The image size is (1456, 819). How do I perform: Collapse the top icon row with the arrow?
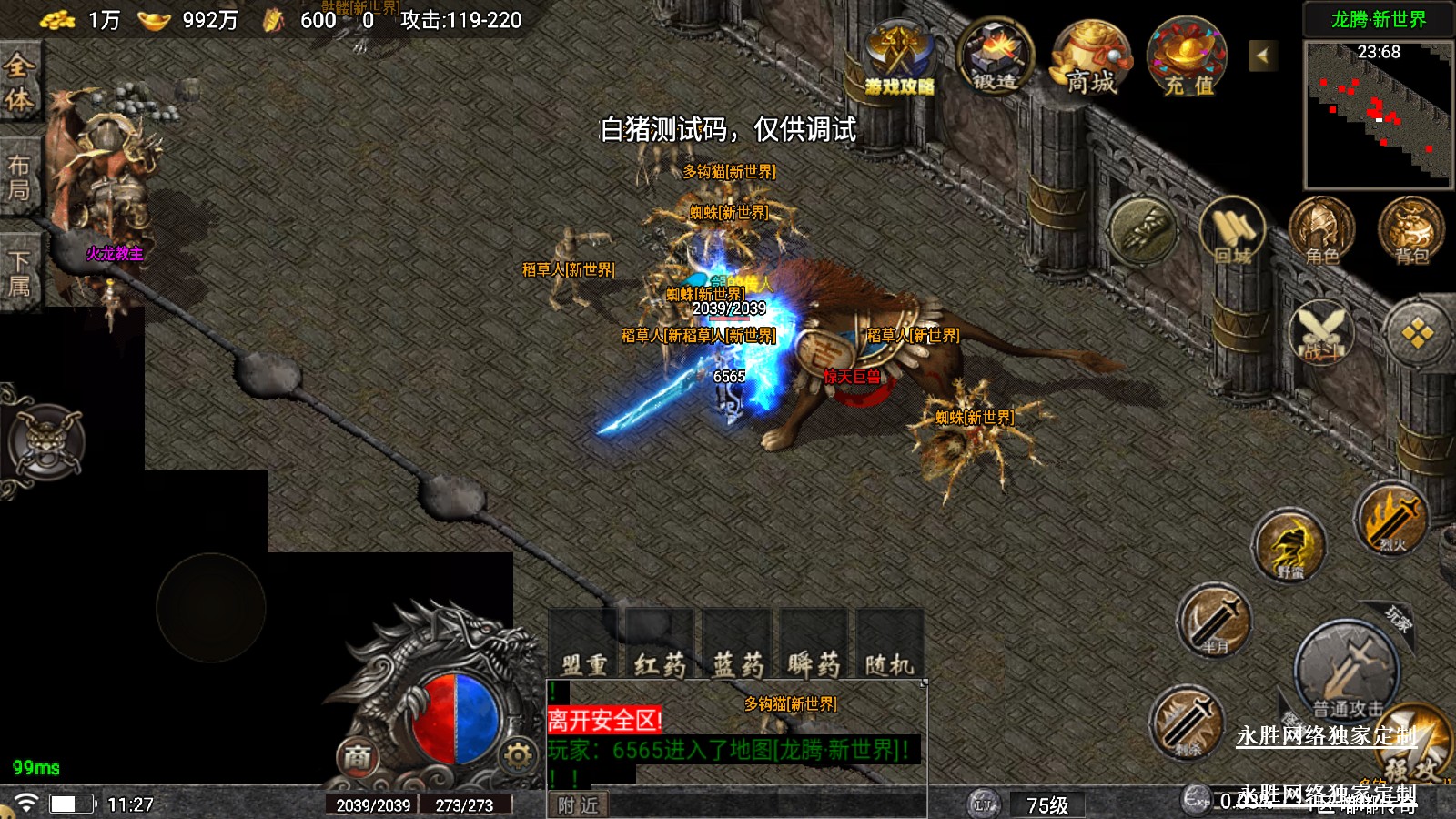[x=1262, y=56]
